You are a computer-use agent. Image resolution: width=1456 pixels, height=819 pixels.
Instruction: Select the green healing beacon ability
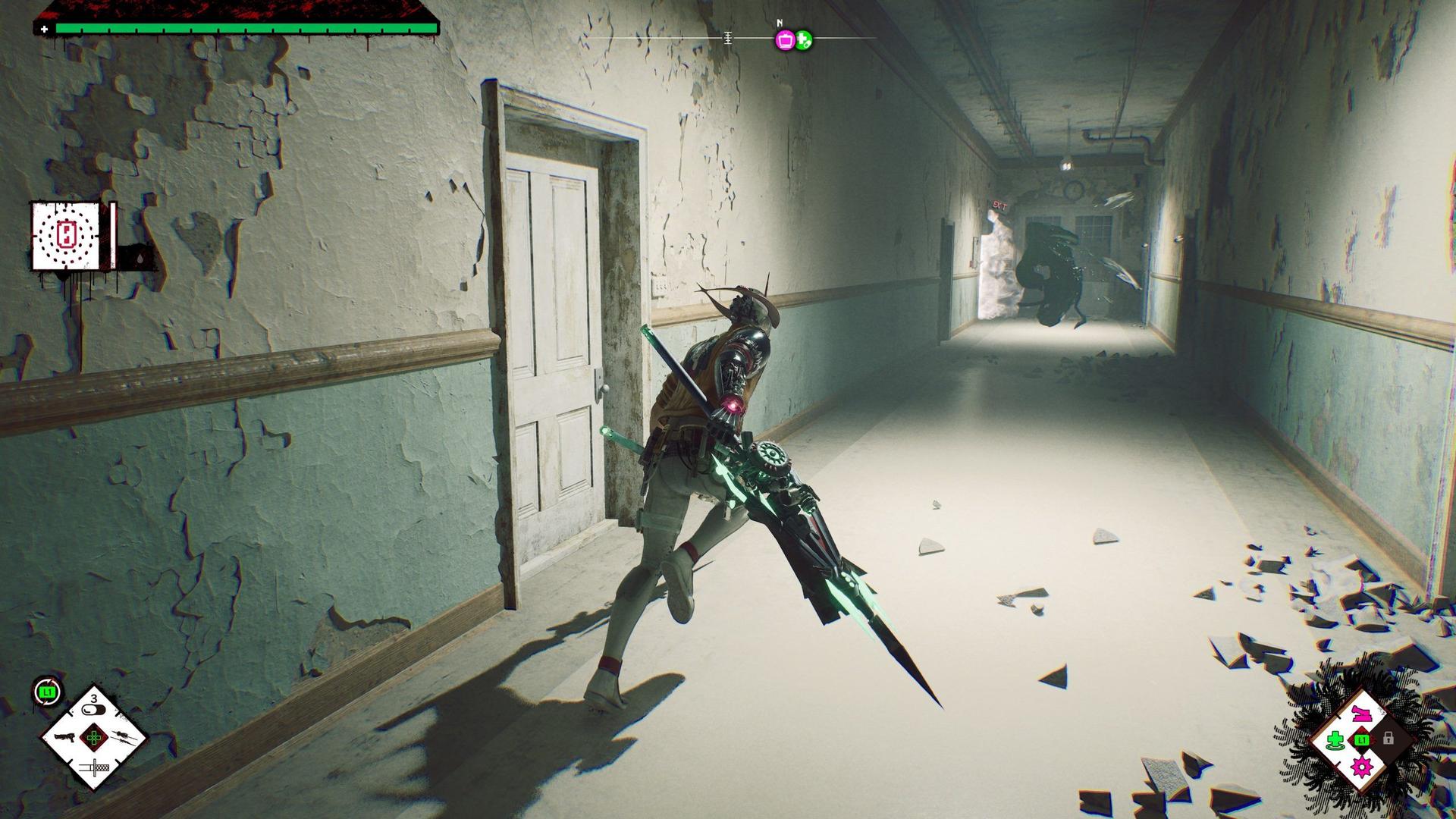tap(1335, 740)
